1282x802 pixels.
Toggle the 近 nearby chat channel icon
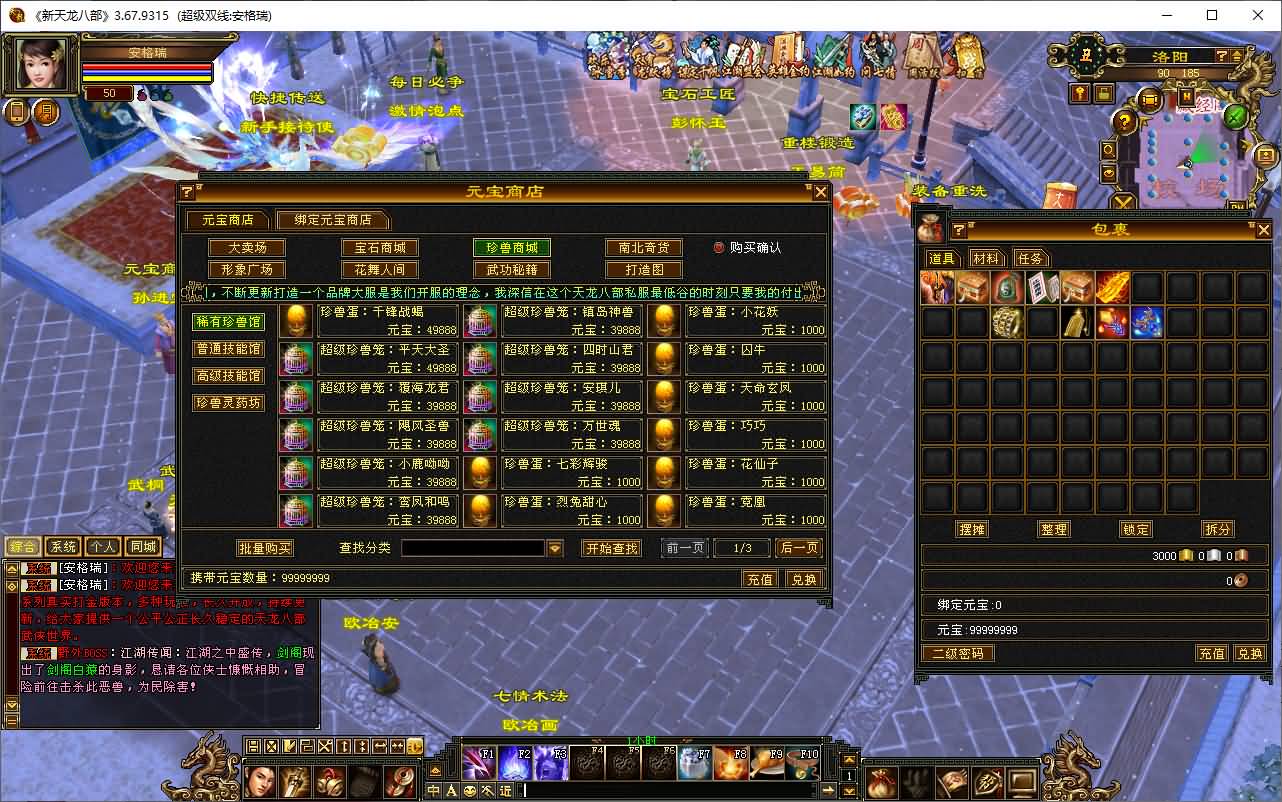[x=507, y=788]
